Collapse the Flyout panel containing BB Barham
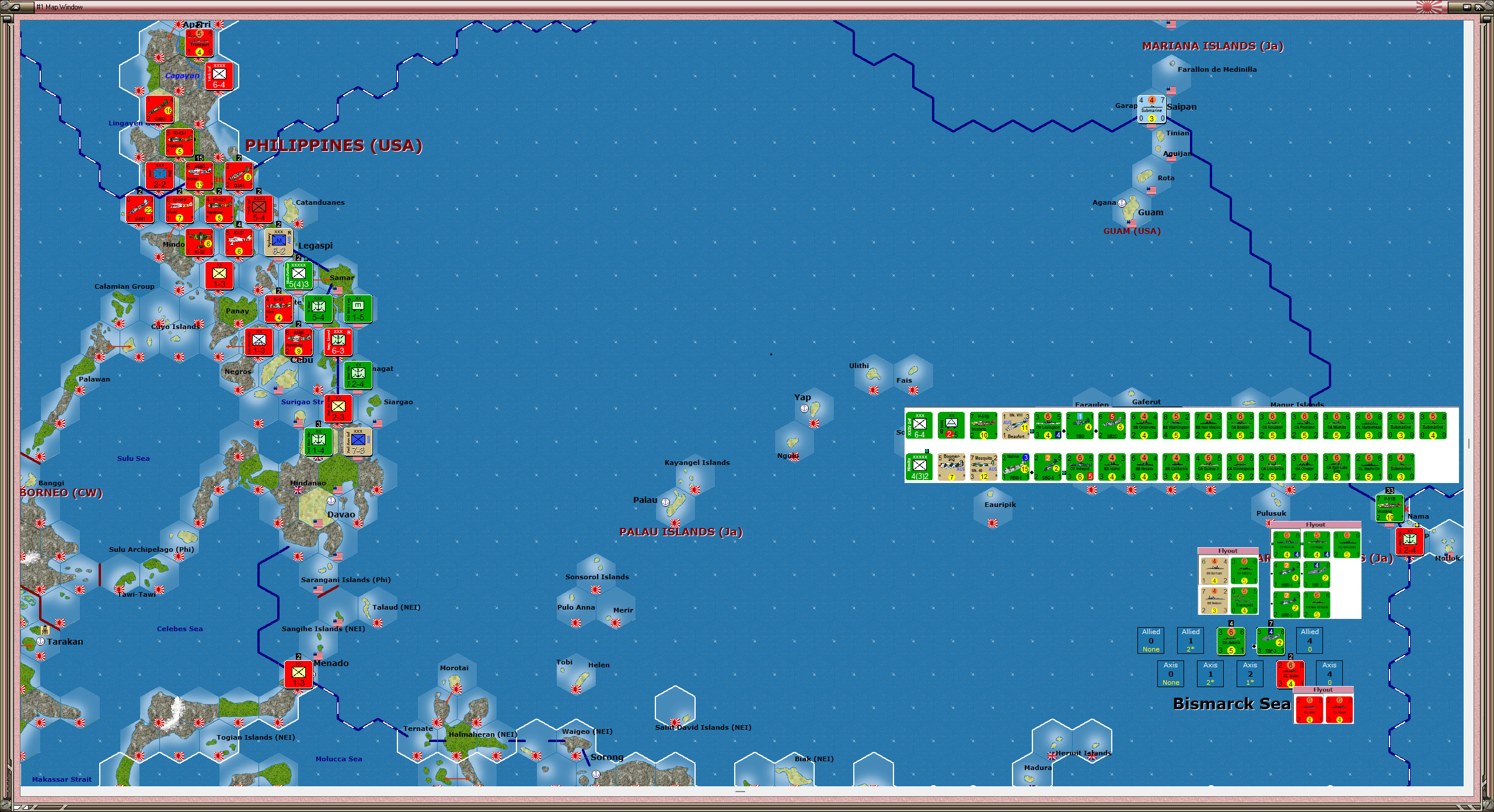The height and width of the screenshot is (812, 1494). [x=1228, y=551]
